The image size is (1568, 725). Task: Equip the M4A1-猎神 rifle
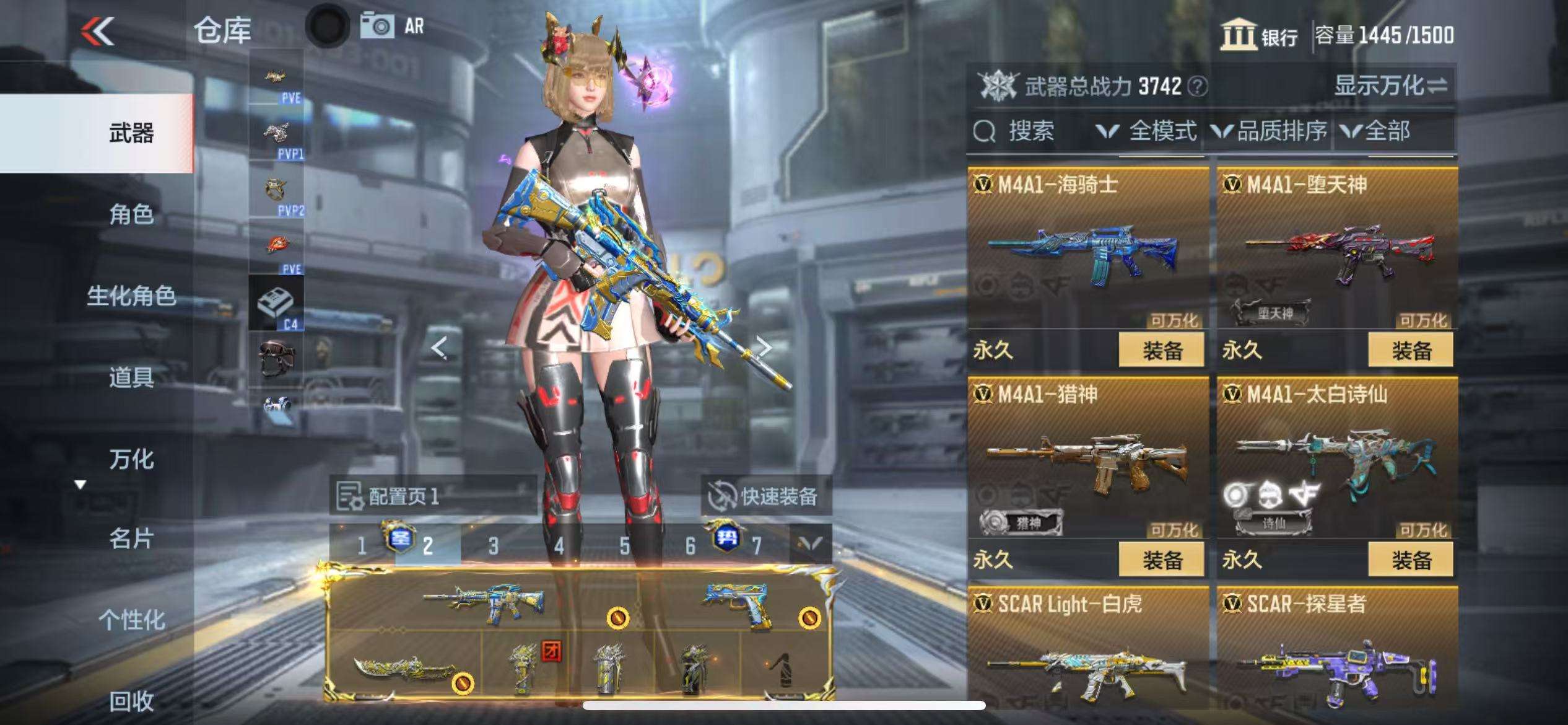(x=1161, y=560)
